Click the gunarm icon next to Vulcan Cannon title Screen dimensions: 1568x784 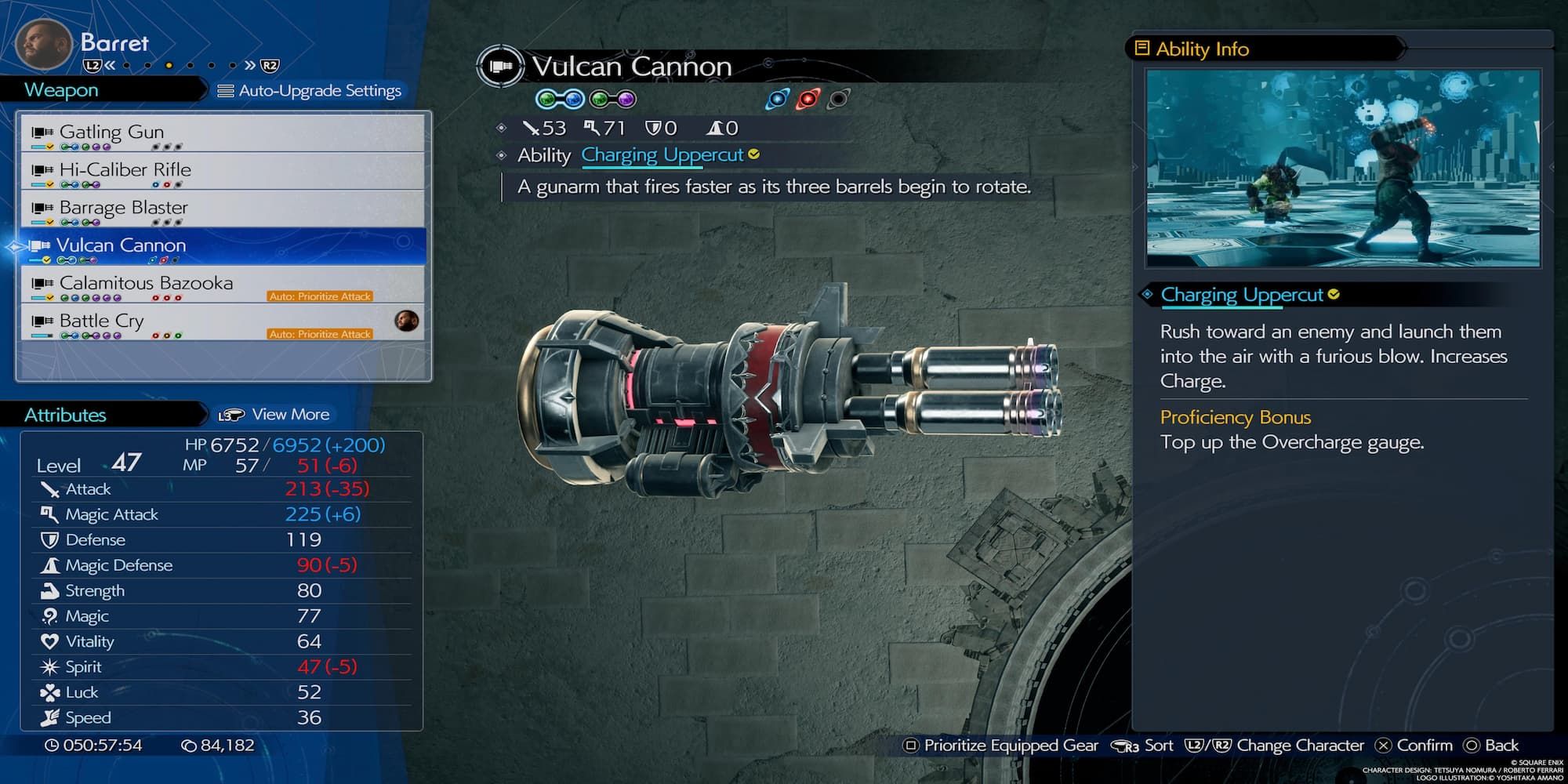tap(502, 67)
